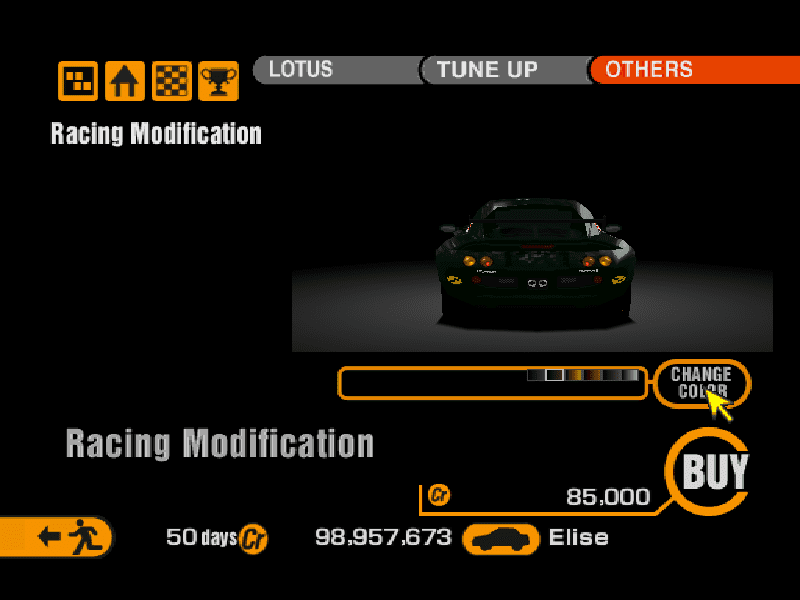
Task: Go to home via house icon
Action: coord(125,81)
